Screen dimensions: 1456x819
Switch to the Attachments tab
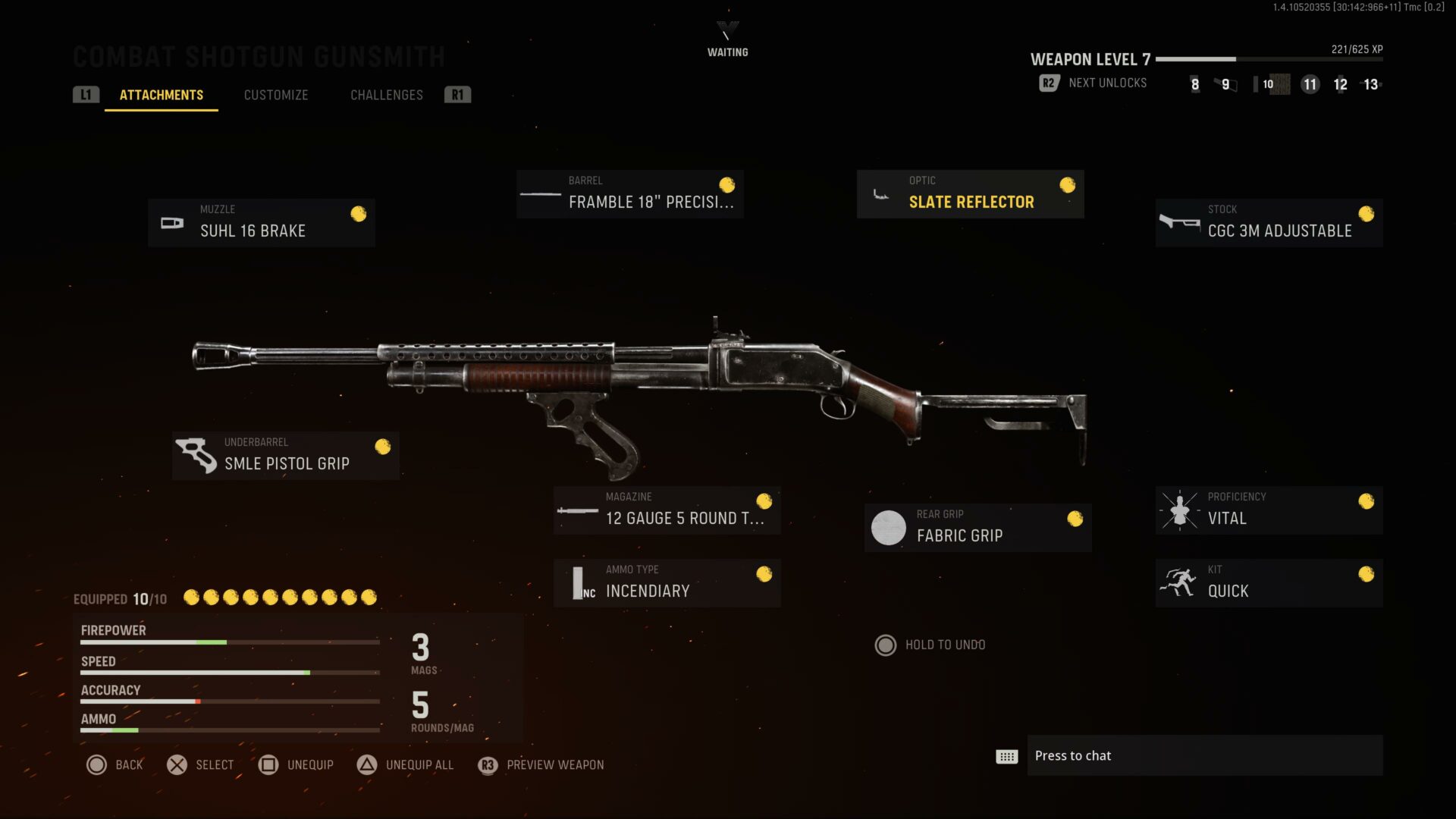162,95
